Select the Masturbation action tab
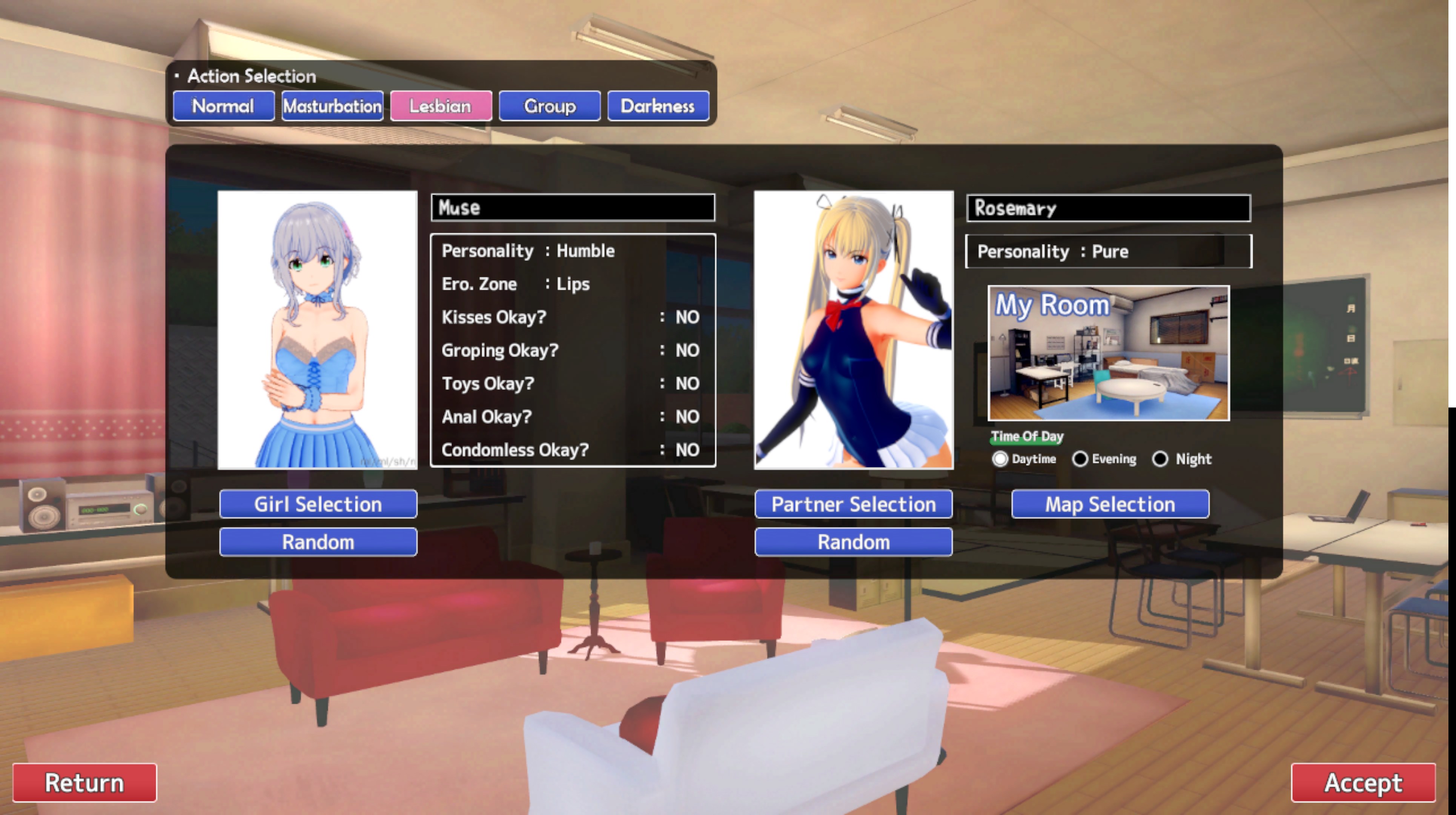Image resolution: width=1456 pixels, height=815 pixels. coord(332,106)
